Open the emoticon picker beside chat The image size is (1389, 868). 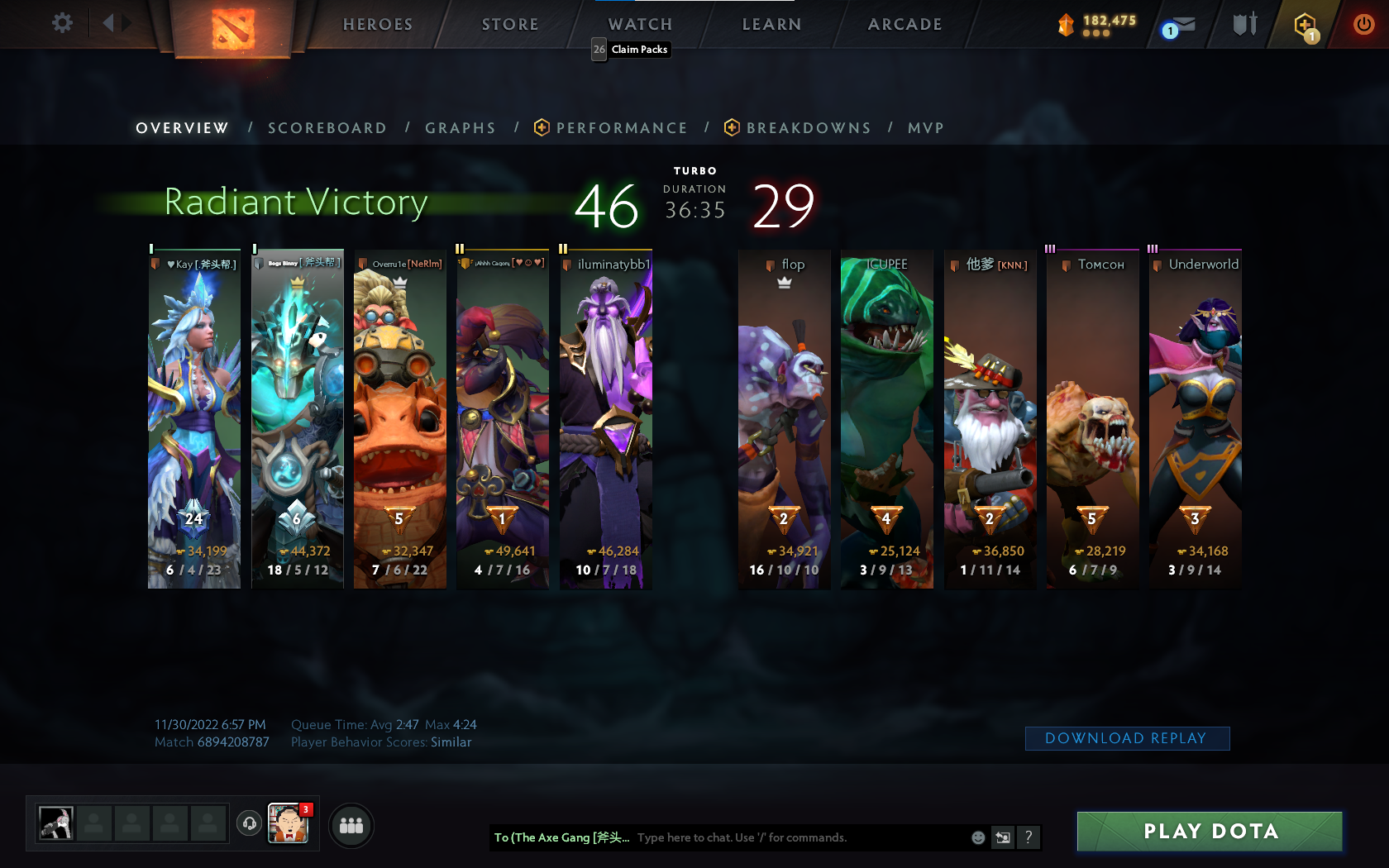pos(977,837)
